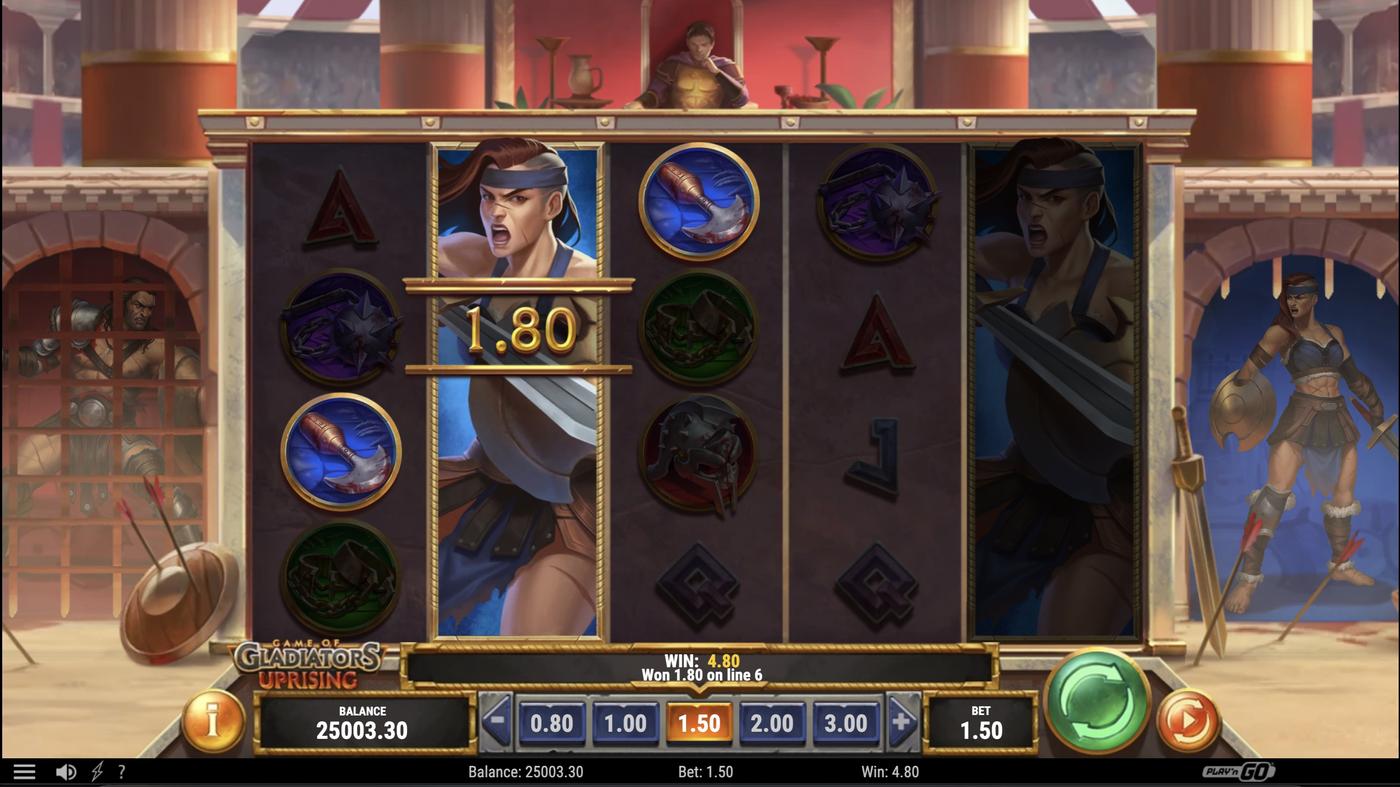This screenshot has width=1400, height=787.
Task: Switch the stake to 2.00
Action: tap(773, 722)
